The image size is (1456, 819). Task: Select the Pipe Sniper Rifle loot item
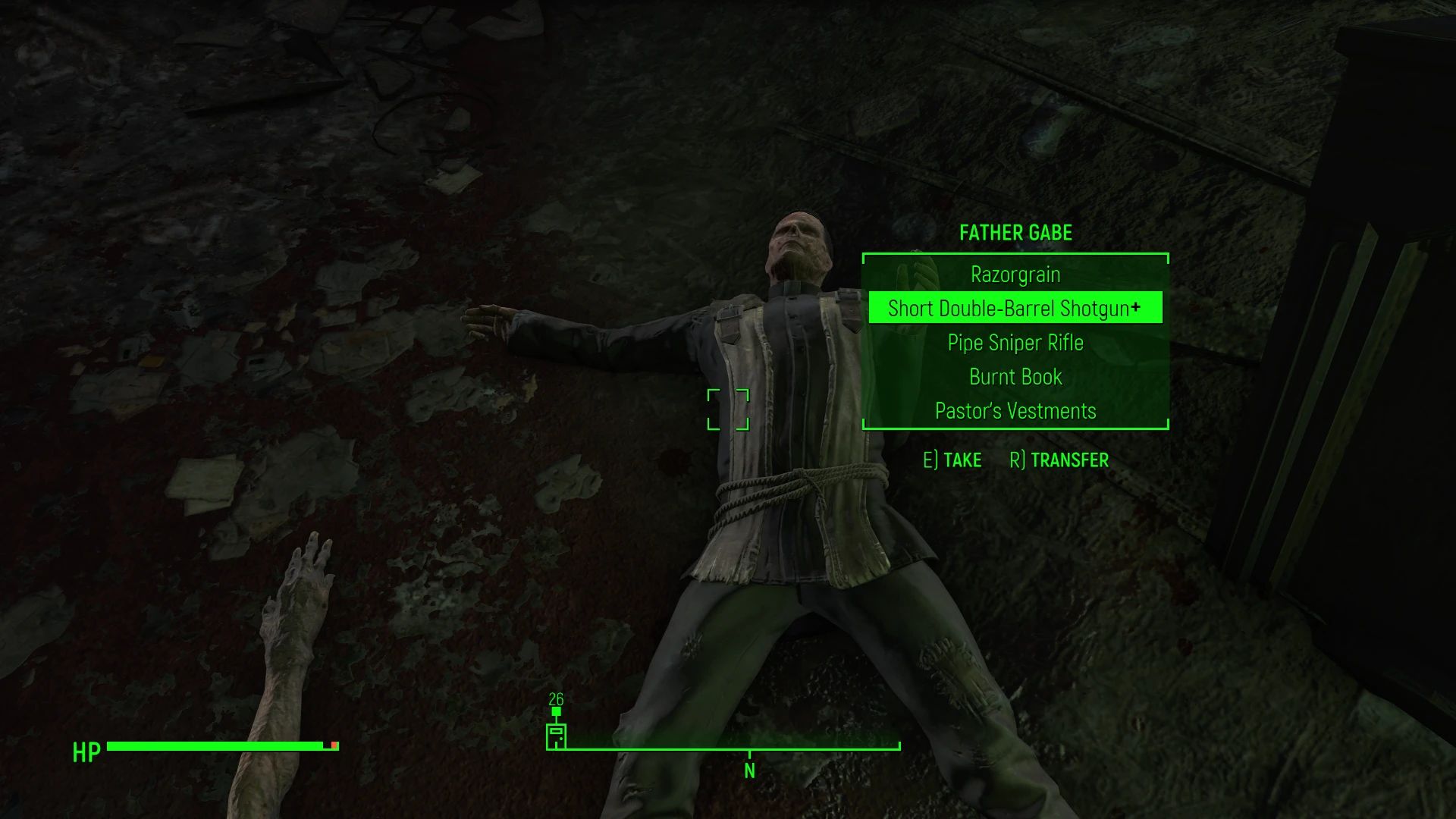(x=1014, y=343)
